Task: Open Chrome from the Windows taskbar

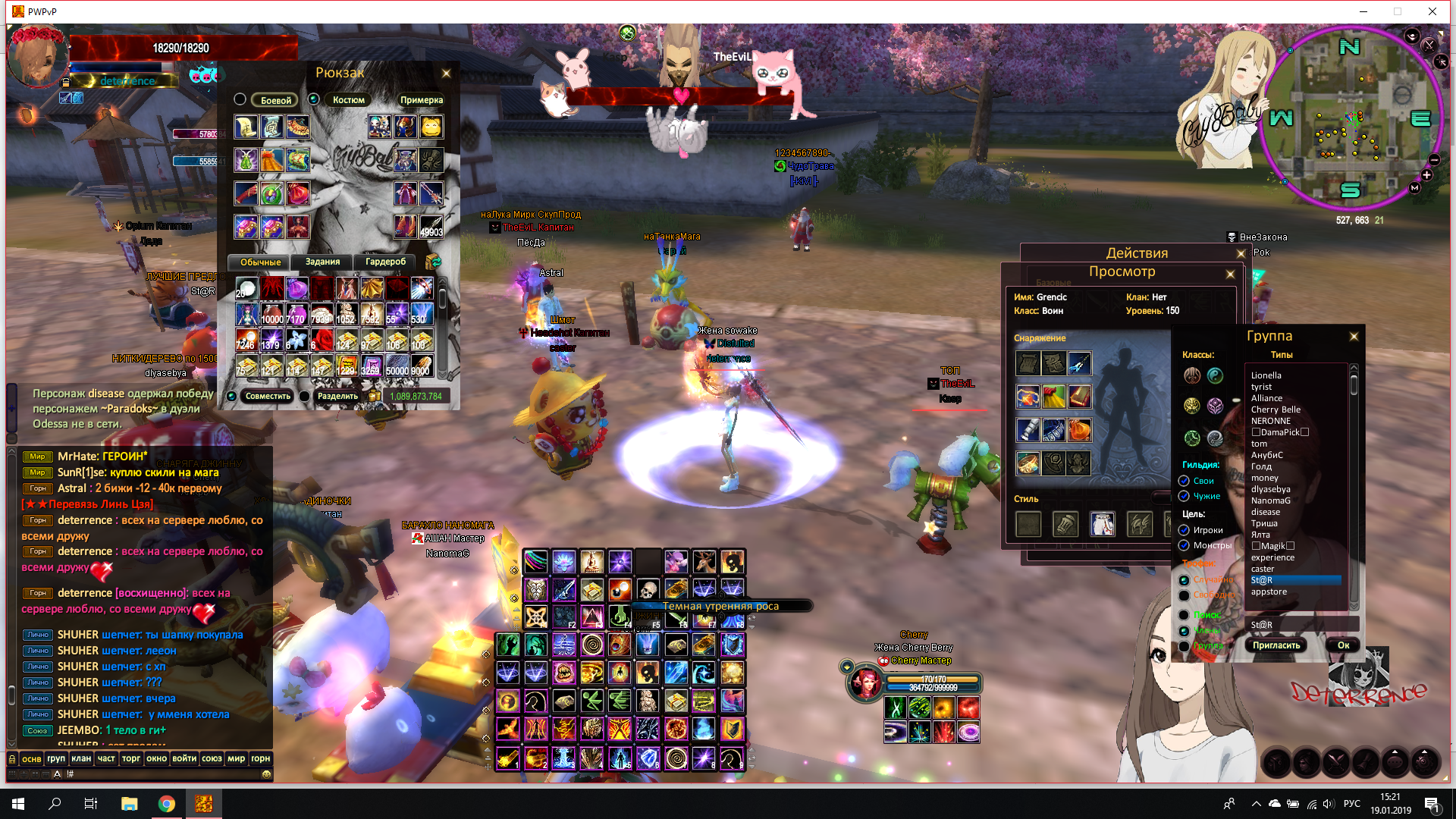Action: (167, 804)
